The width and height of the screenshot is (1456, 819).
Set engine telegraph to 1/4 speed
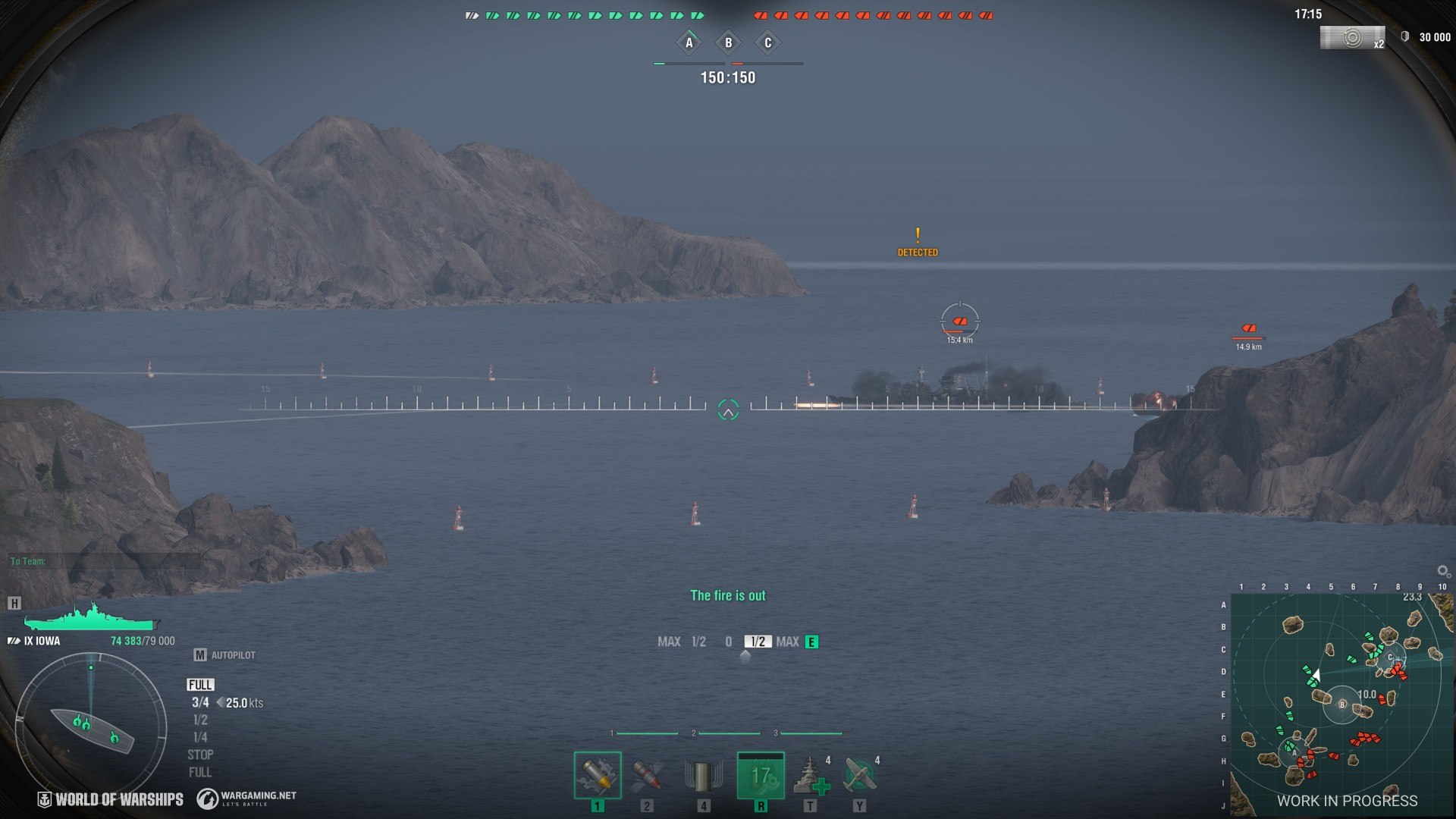pyautogui.click(x=200, y=737)
